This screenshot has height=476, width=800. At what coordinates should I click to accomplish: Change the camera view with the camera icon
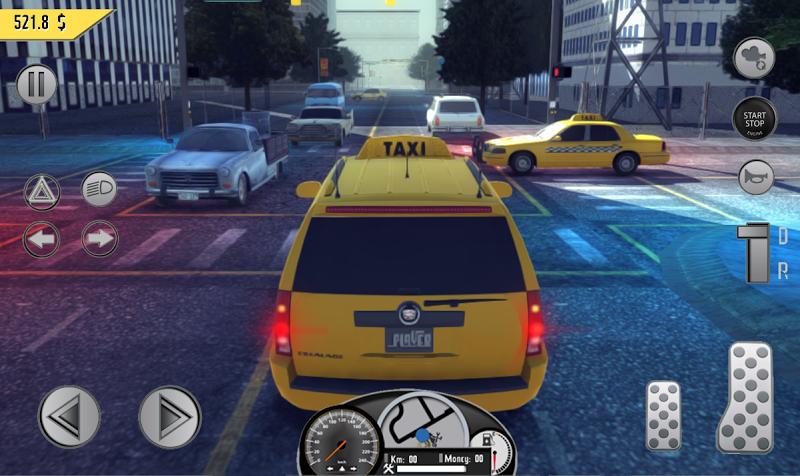pos(754,59)
